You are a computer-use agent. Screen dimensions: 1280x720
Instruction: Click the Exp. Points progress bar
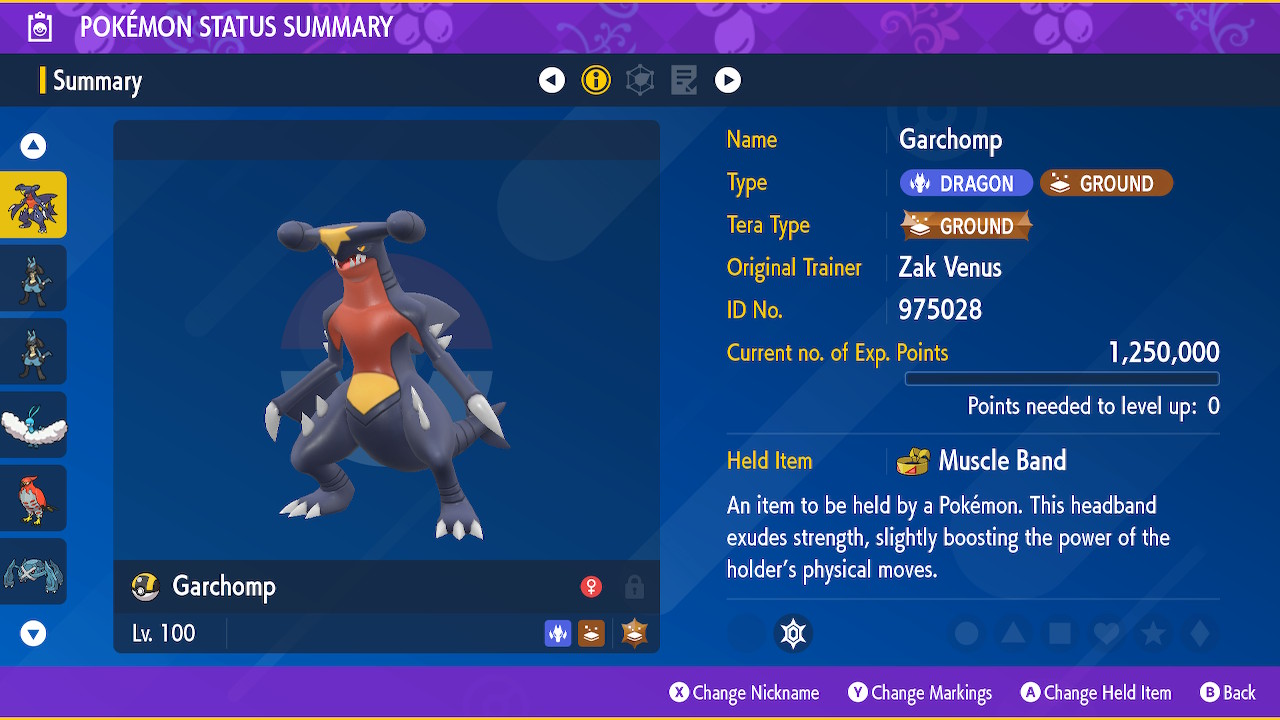pos(1062,378)
